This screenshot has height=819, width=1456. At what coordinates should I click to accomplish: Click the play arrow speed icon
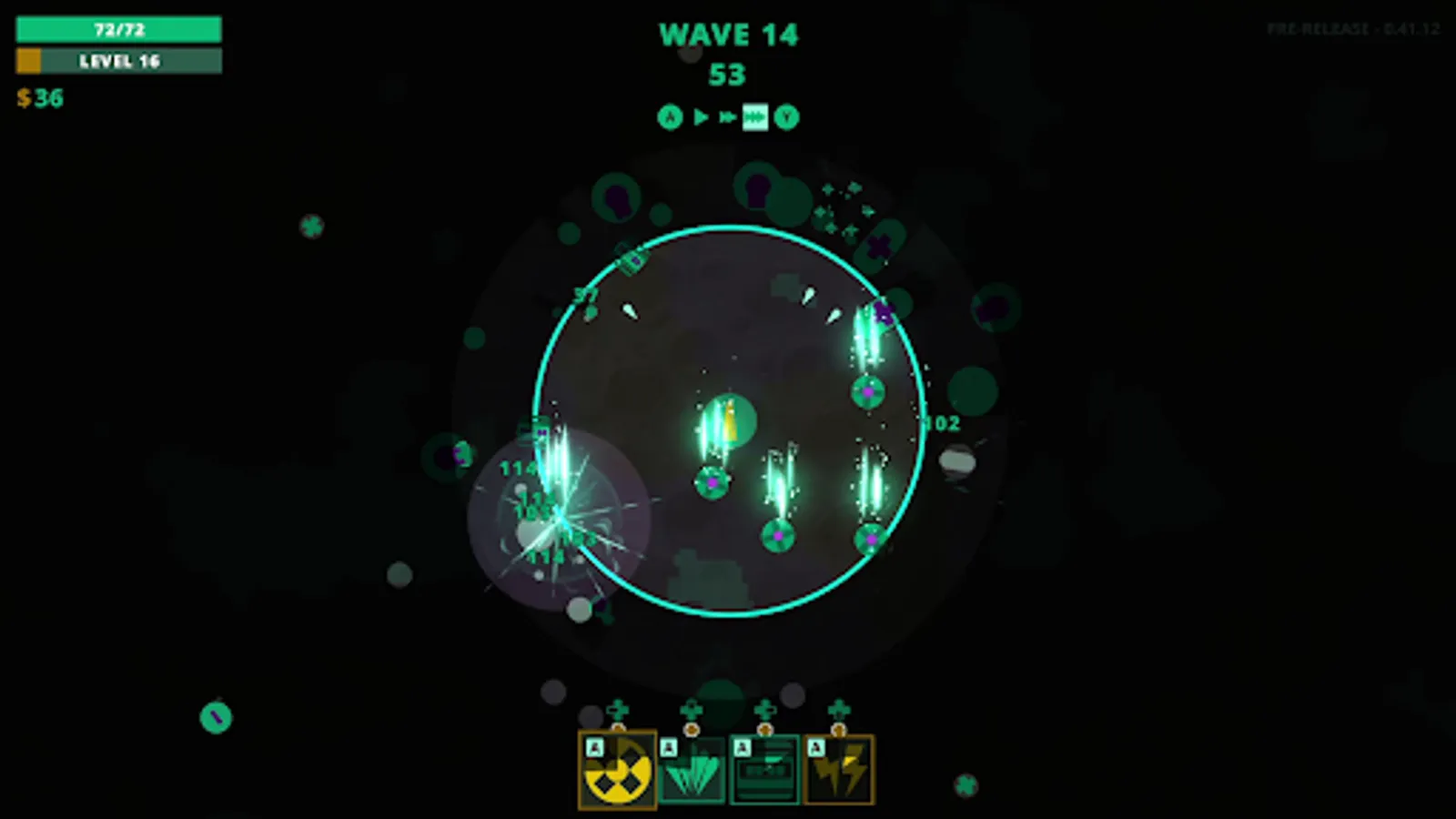701,116
